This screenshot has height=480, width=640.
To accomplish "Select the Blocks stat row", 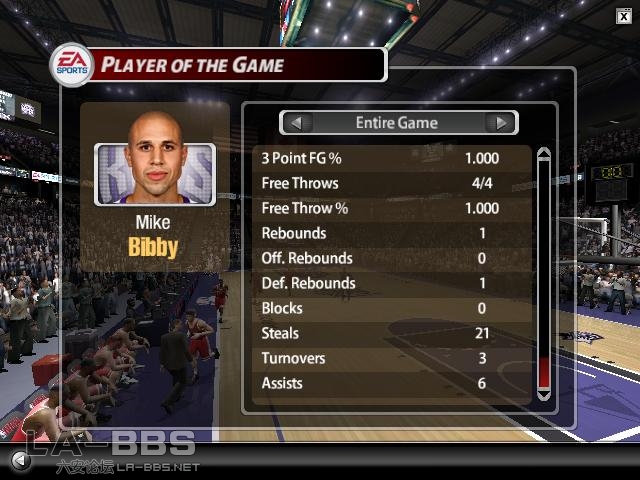I will pyautogui.click(x=390, y=308).
